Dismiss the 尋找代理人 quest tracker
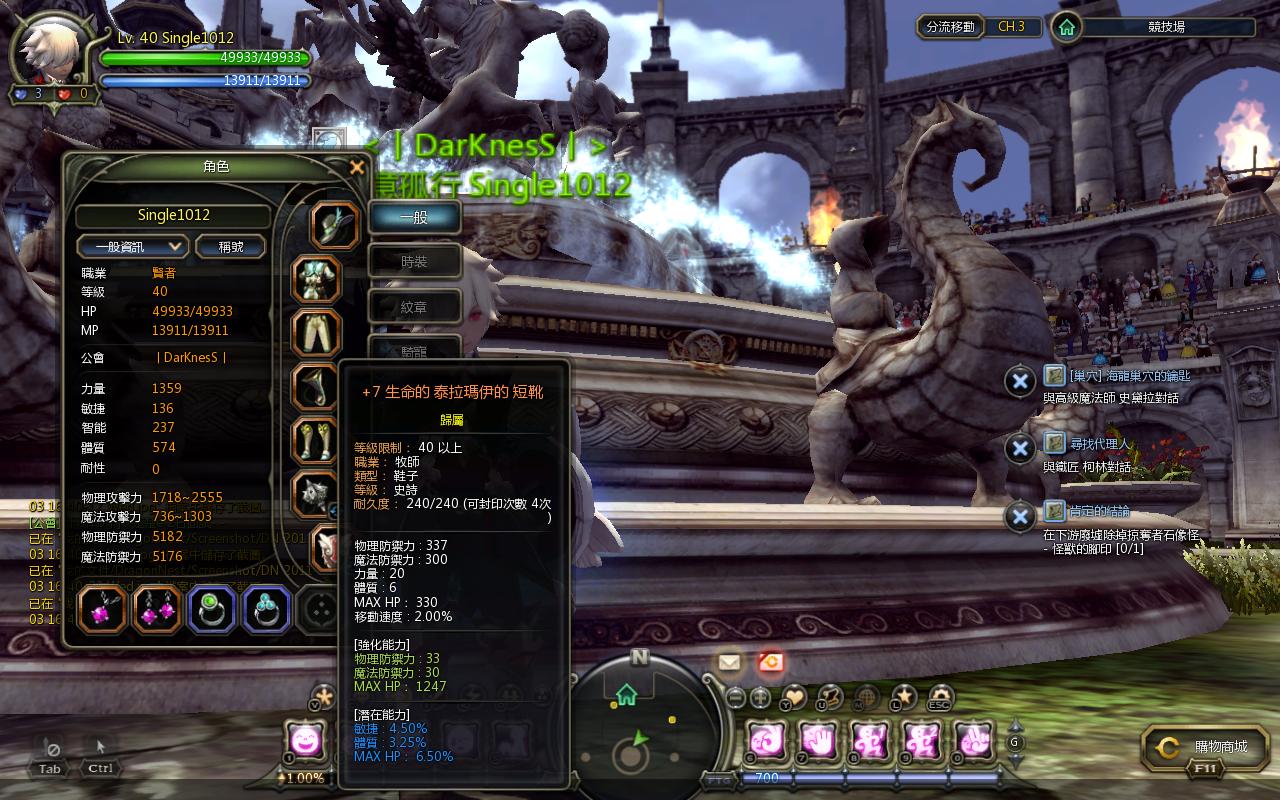 [1019, 448]
